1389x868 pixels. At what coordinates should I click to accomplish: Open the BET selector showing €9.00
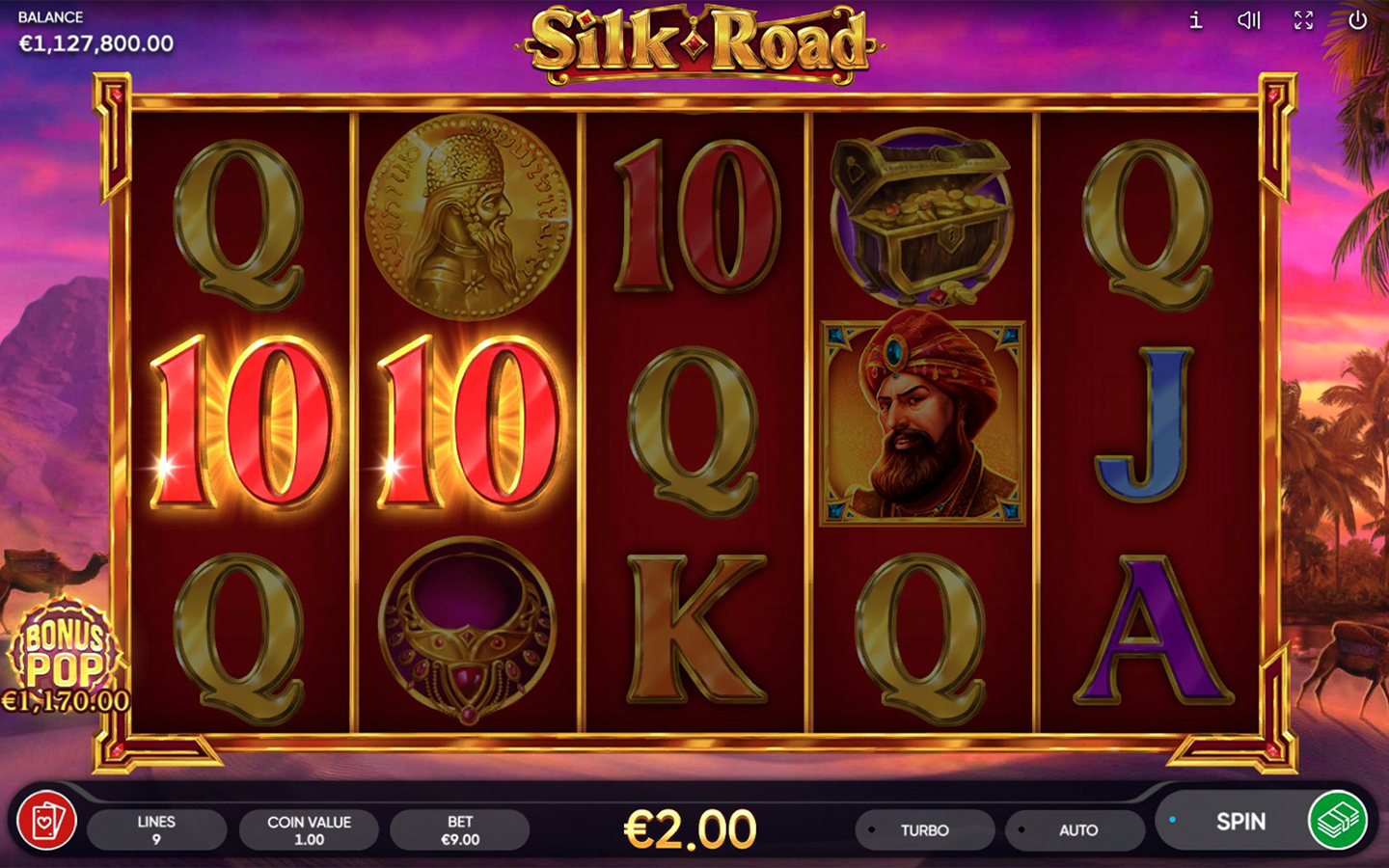460,829
